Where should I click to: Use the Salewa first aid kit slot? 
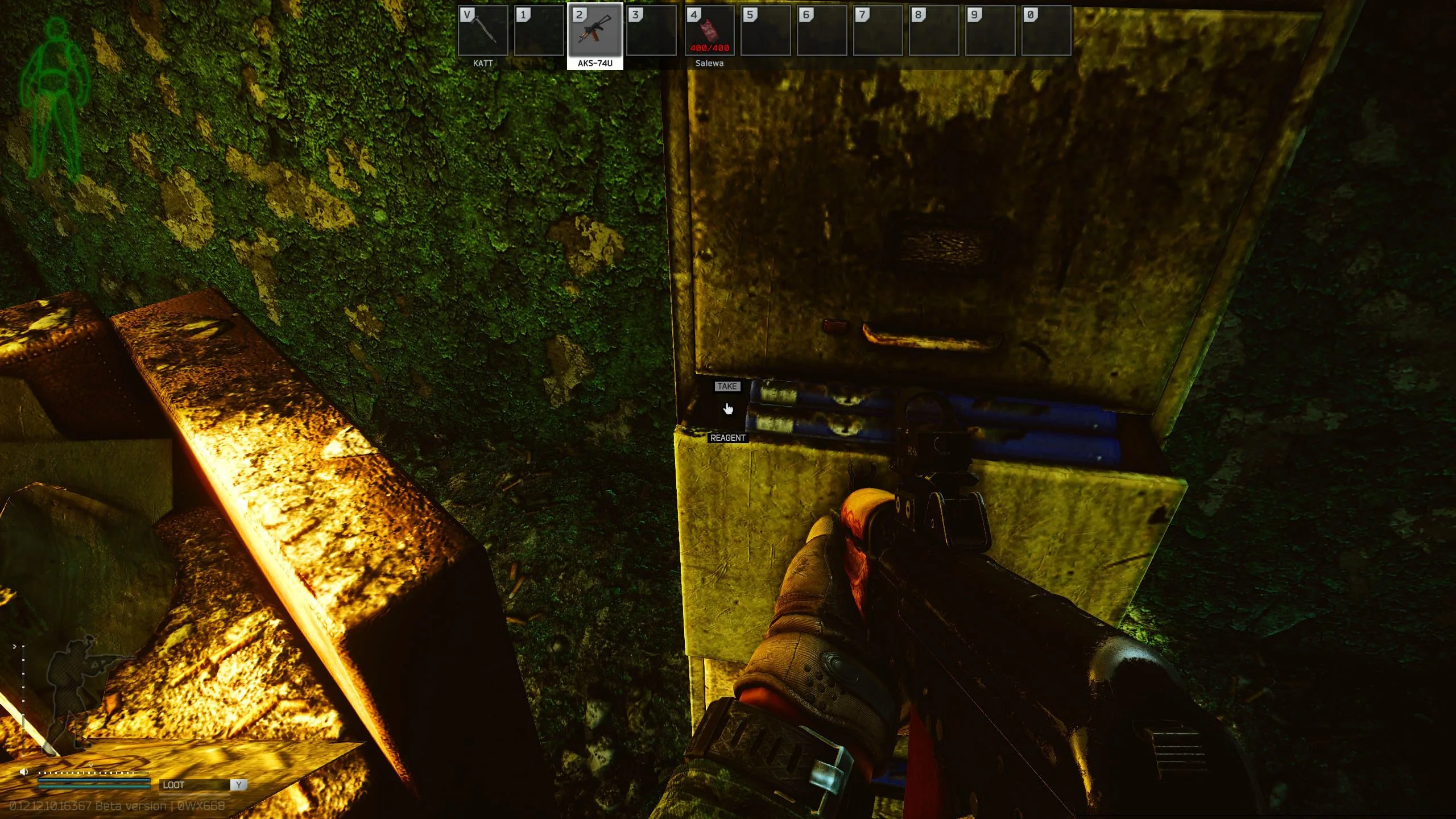tap(709, 31)
